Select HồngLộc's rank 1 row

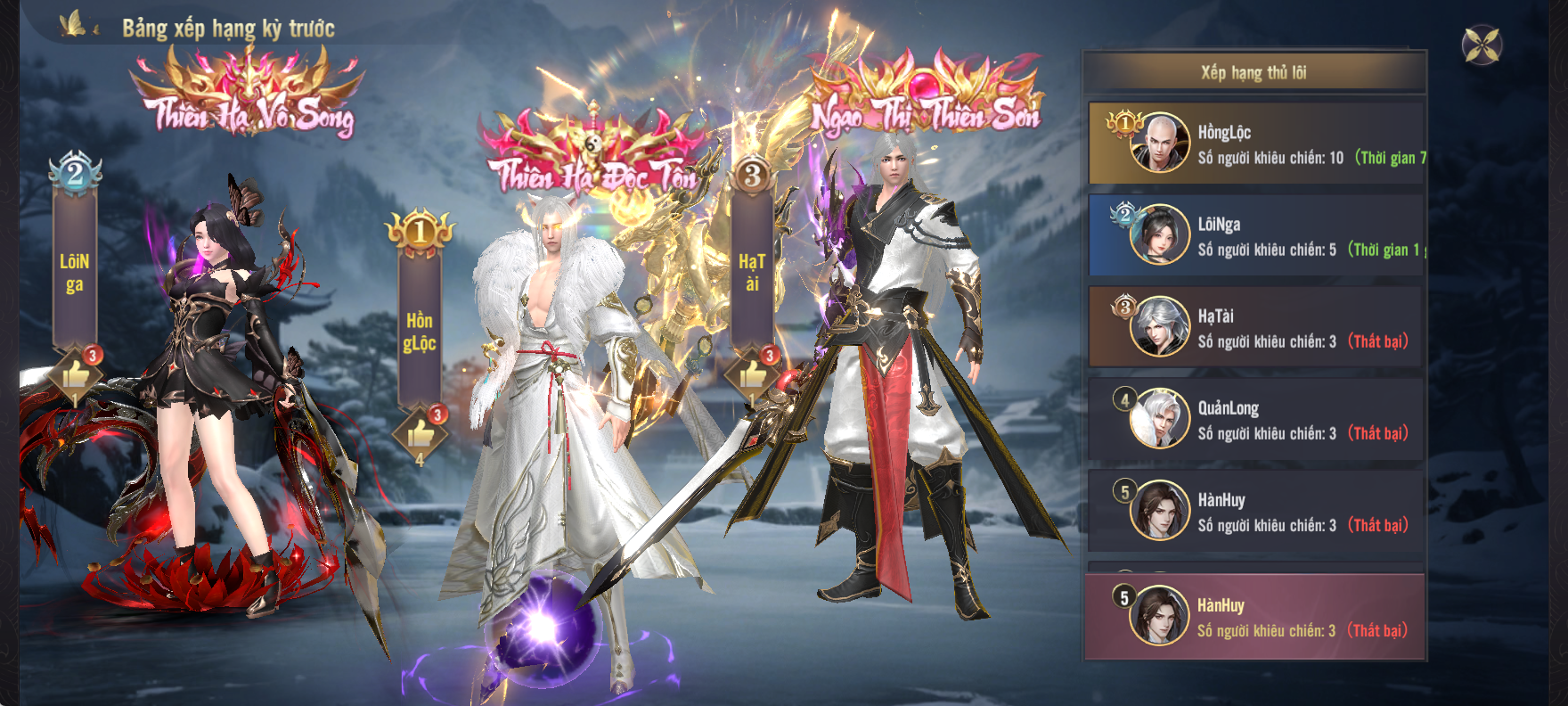(1256, 144)
